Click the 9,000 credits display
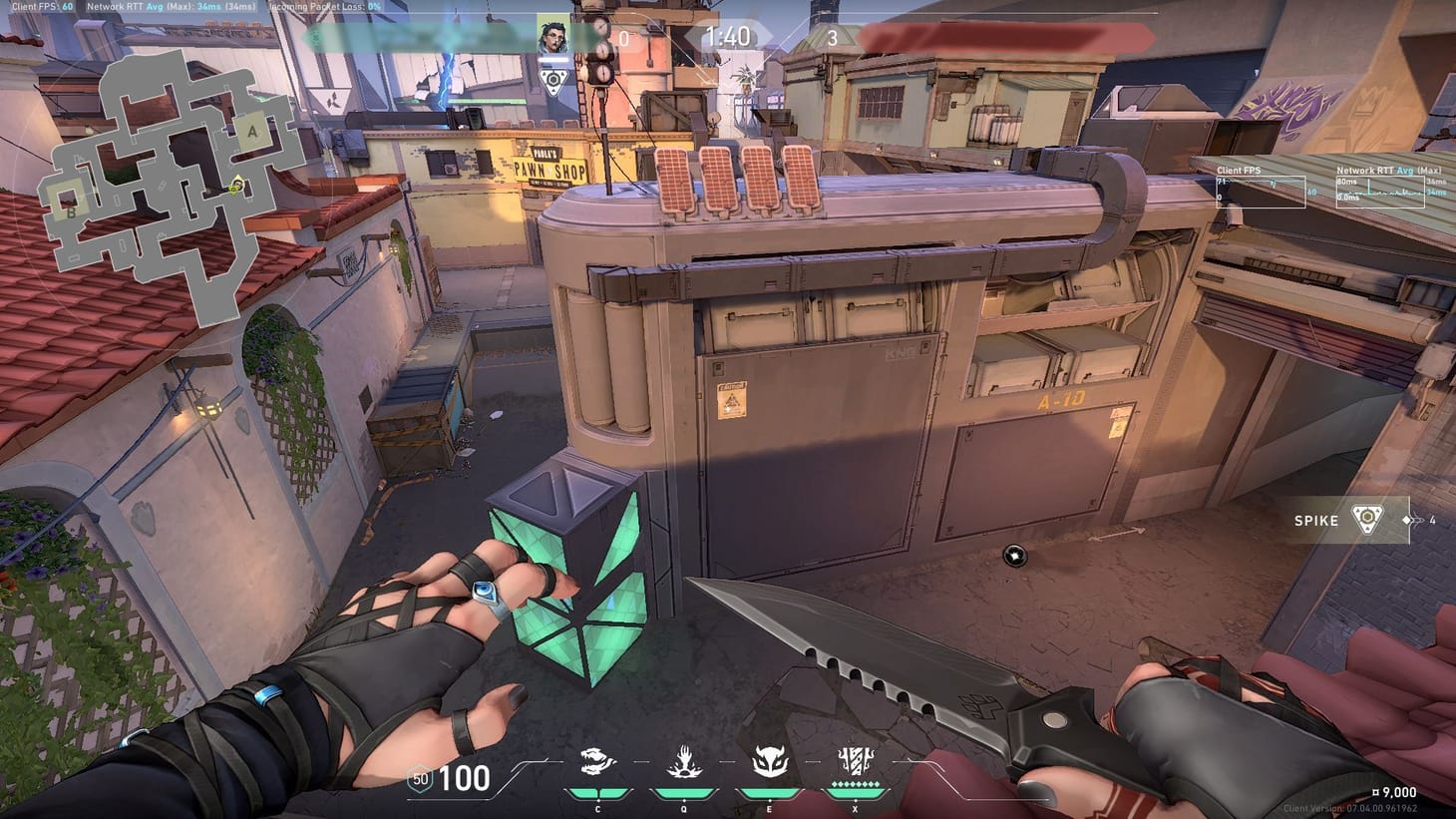This screenshot has width=1456, height=819. pos(1396,792)
